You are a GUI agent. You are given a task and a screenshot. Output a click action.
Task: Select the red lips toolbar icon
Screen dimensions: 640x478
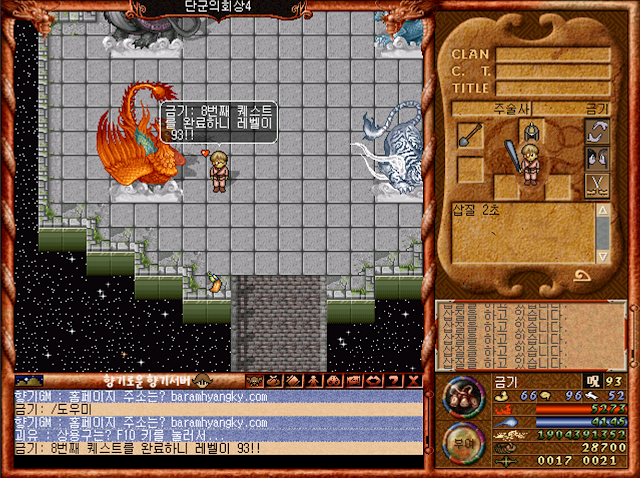tap(374, 381)
